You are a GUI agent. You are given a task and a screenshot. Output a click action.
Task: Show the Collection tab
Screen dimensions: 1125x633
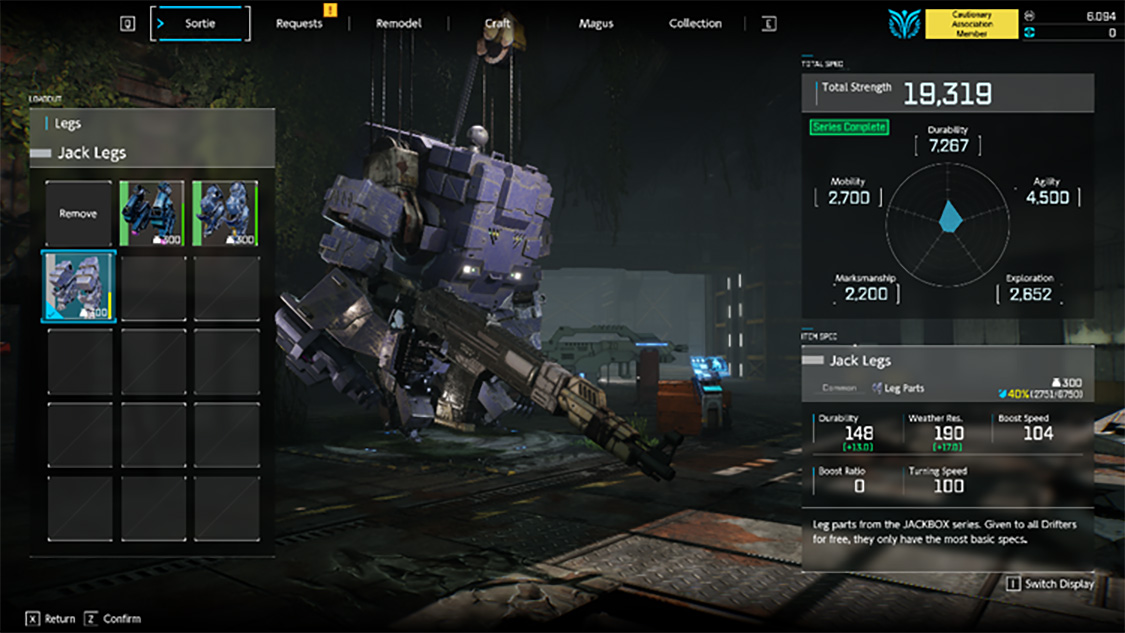695,23
